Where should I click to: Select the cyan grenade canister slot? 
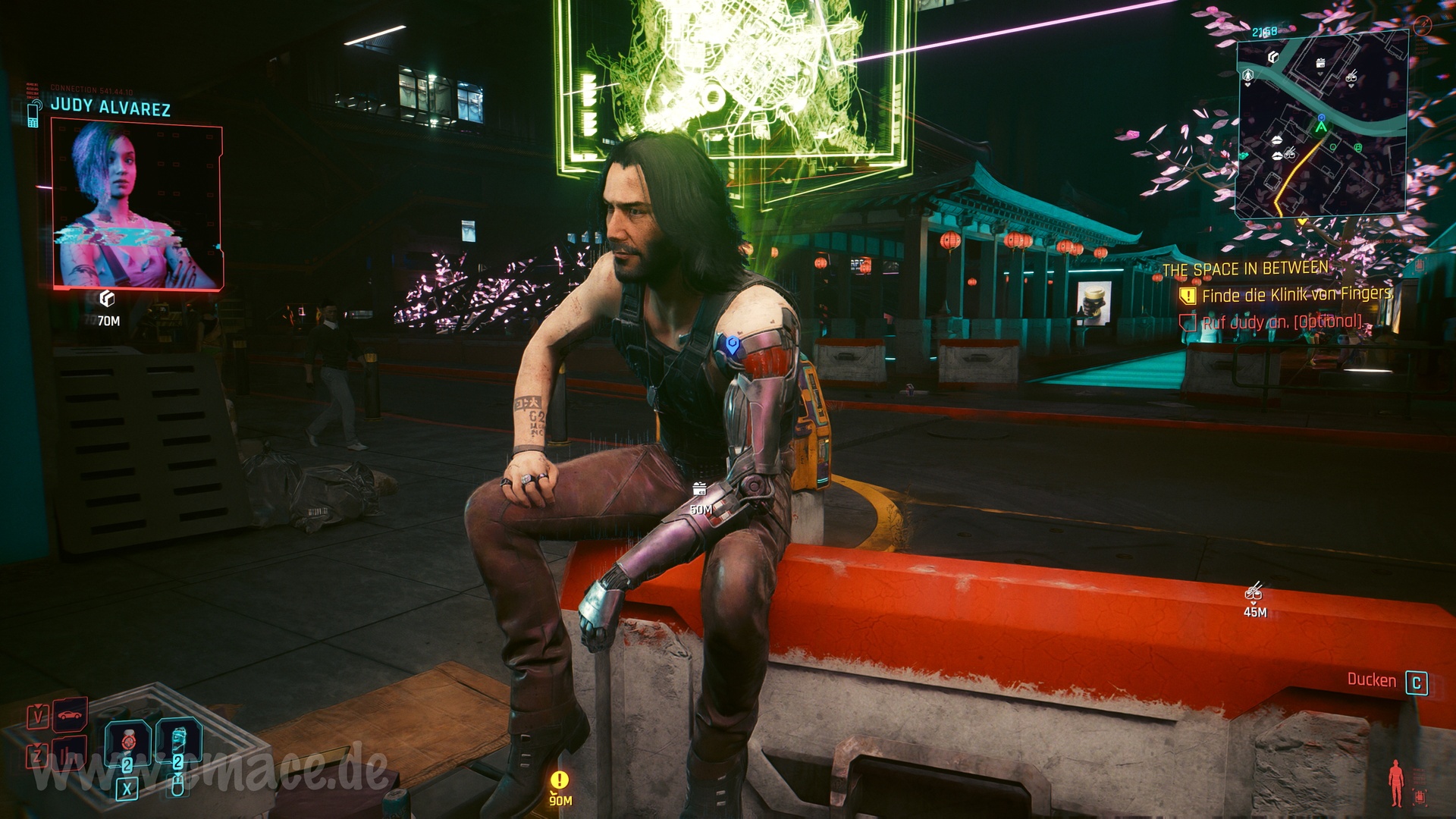178,739
